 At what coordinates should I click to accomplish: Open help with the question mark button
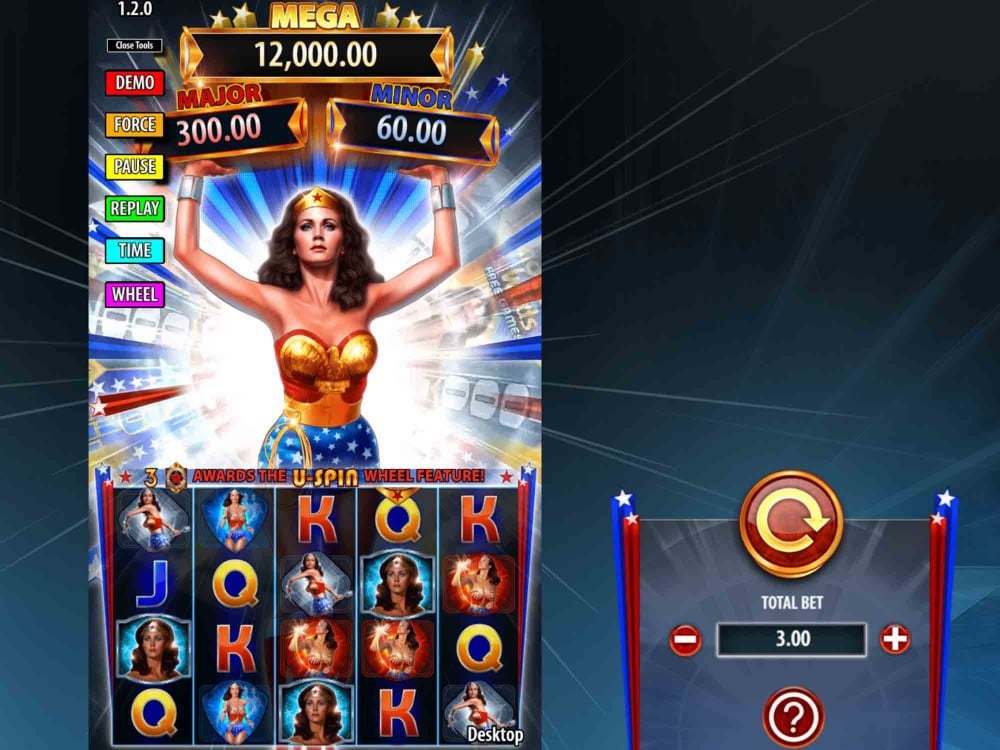click(793, 716)
